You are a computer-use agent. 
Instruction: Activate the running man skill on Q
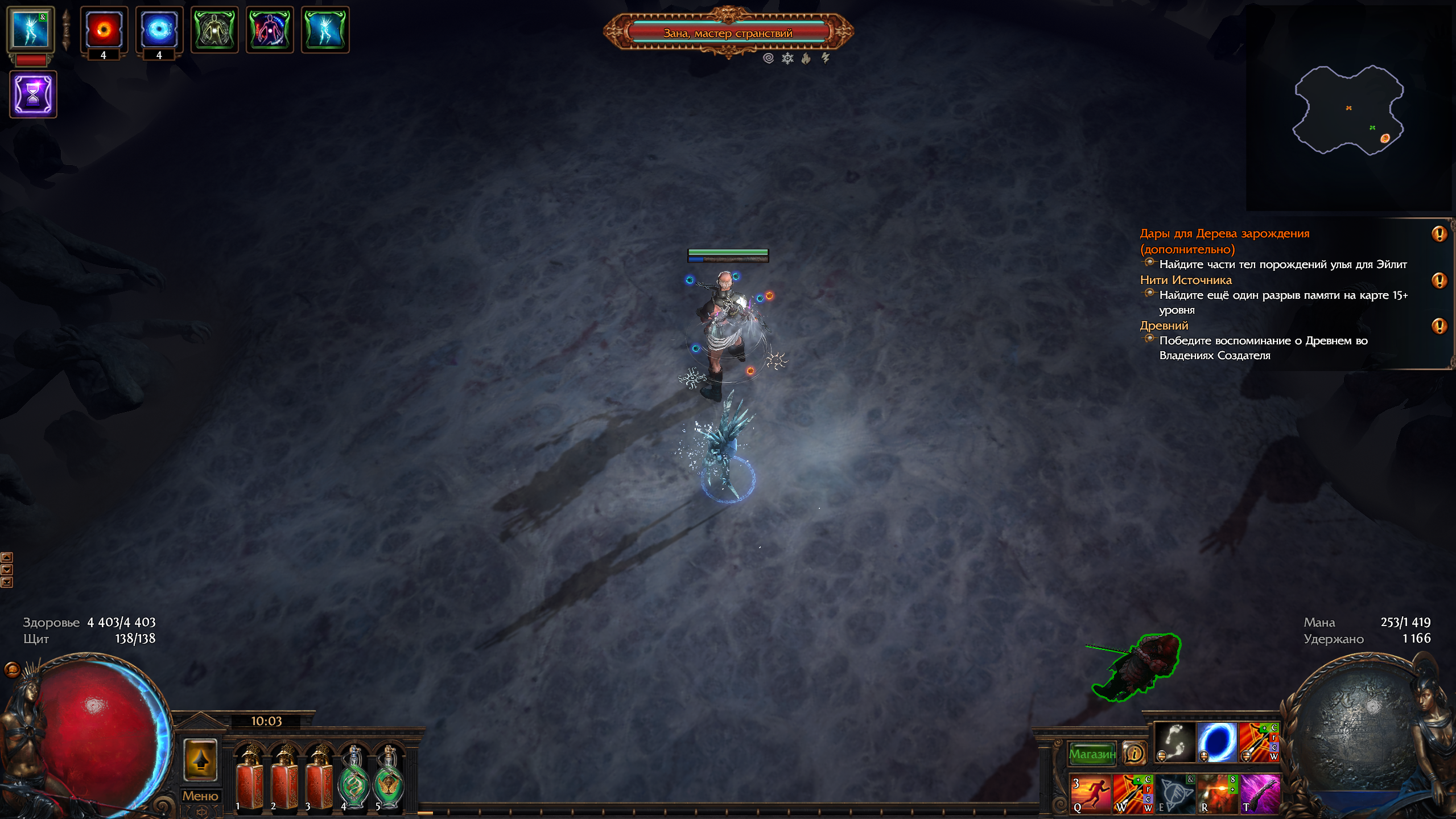pyautogui.click(x=1090, y=793)
